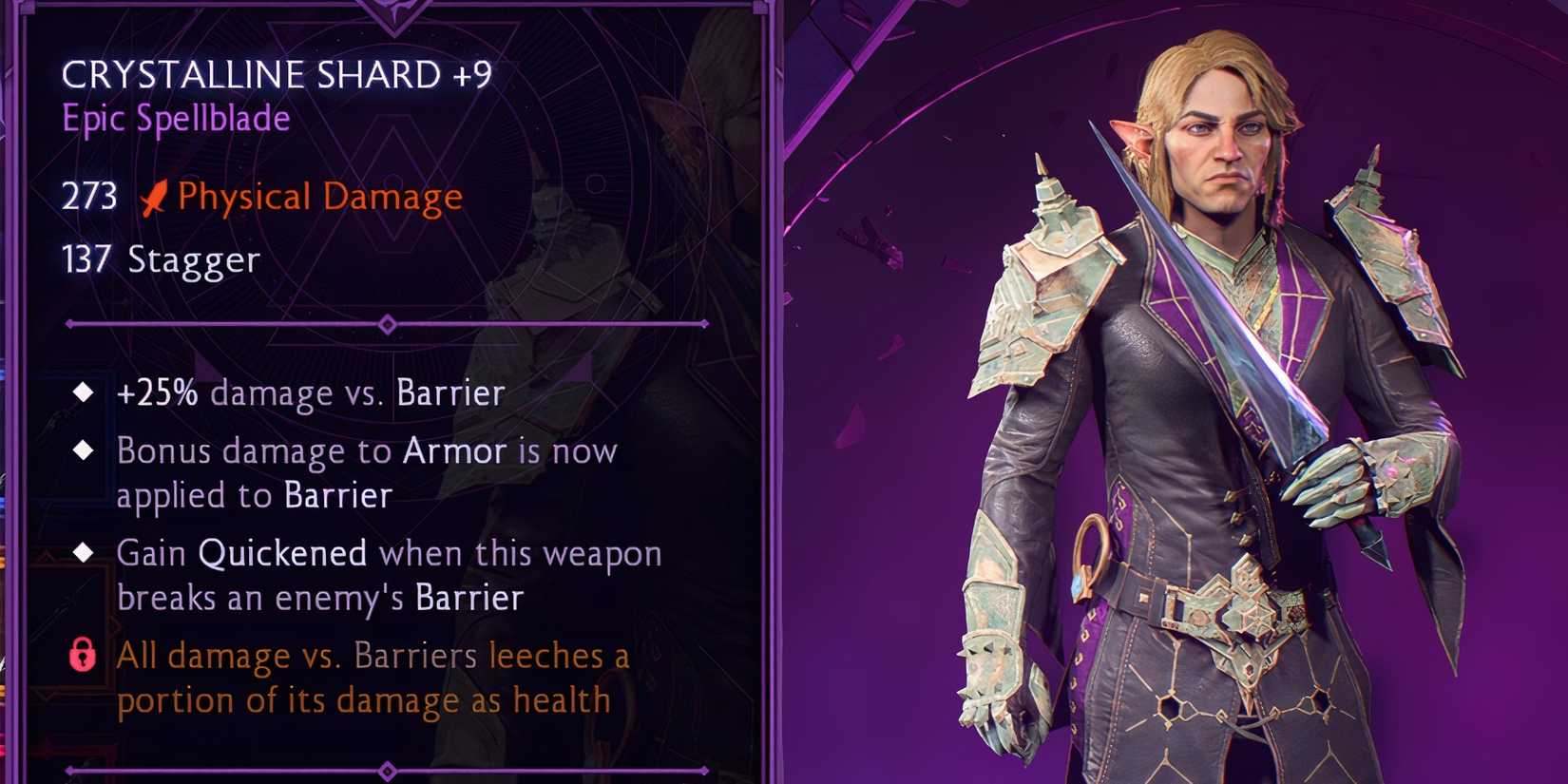Viewport: 1568px width, 784px height.
Task: Toggle the +25% damage vs. Barrier perk
Action: point(309,392)
